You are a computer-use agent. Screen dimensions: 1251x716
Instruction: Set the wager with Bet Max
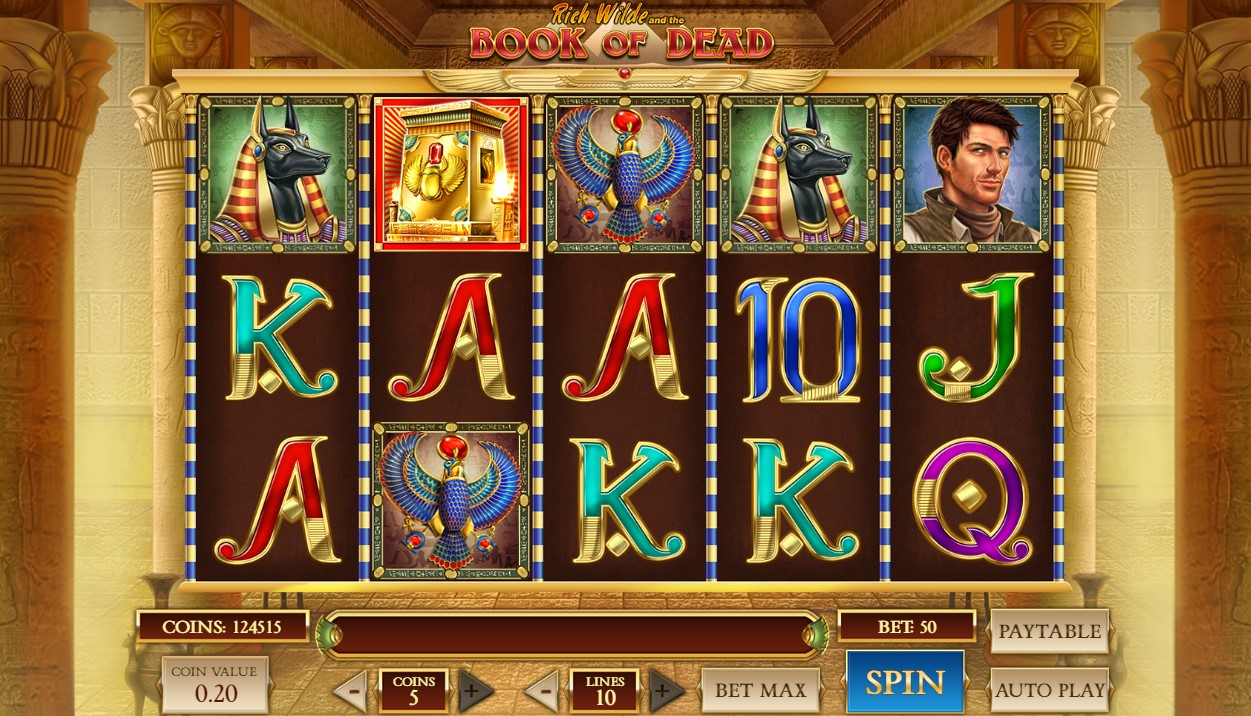[x=760, y=690]
